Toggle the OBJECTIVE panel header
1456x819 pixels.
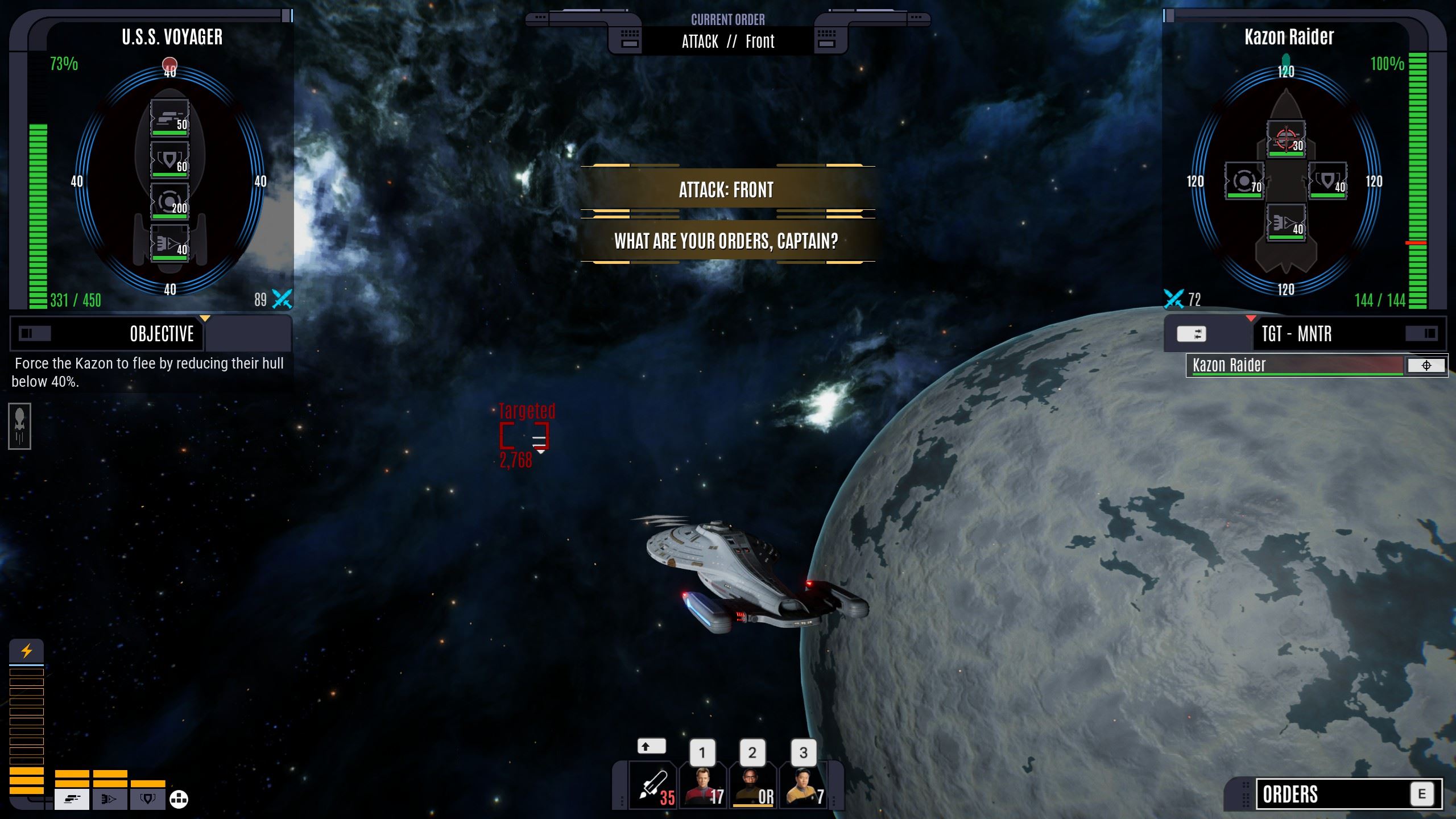(162, 334)
